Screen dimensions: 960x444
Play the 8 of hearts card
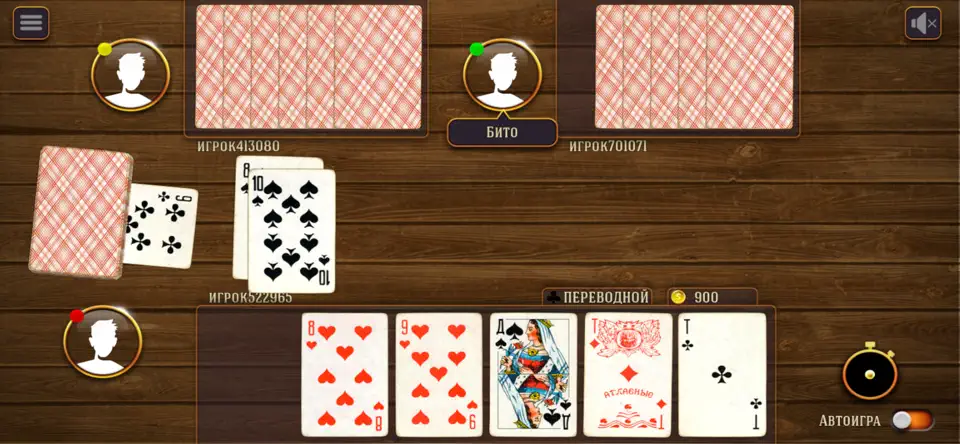345,374
